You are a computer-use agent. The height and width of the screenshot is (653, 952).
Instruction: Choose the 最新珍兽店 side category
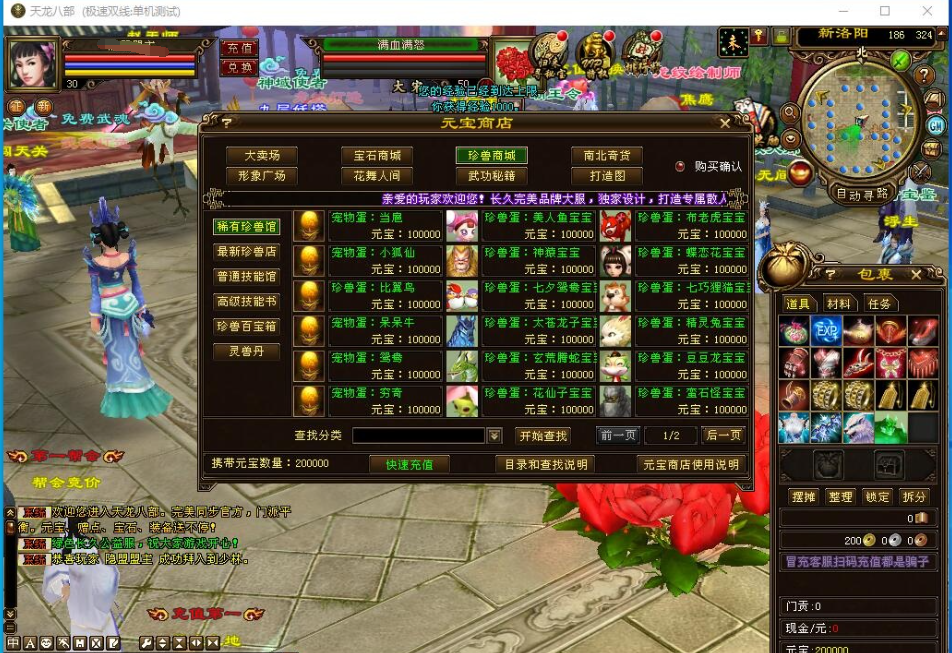pyautogui.click(x=246, y=252)
